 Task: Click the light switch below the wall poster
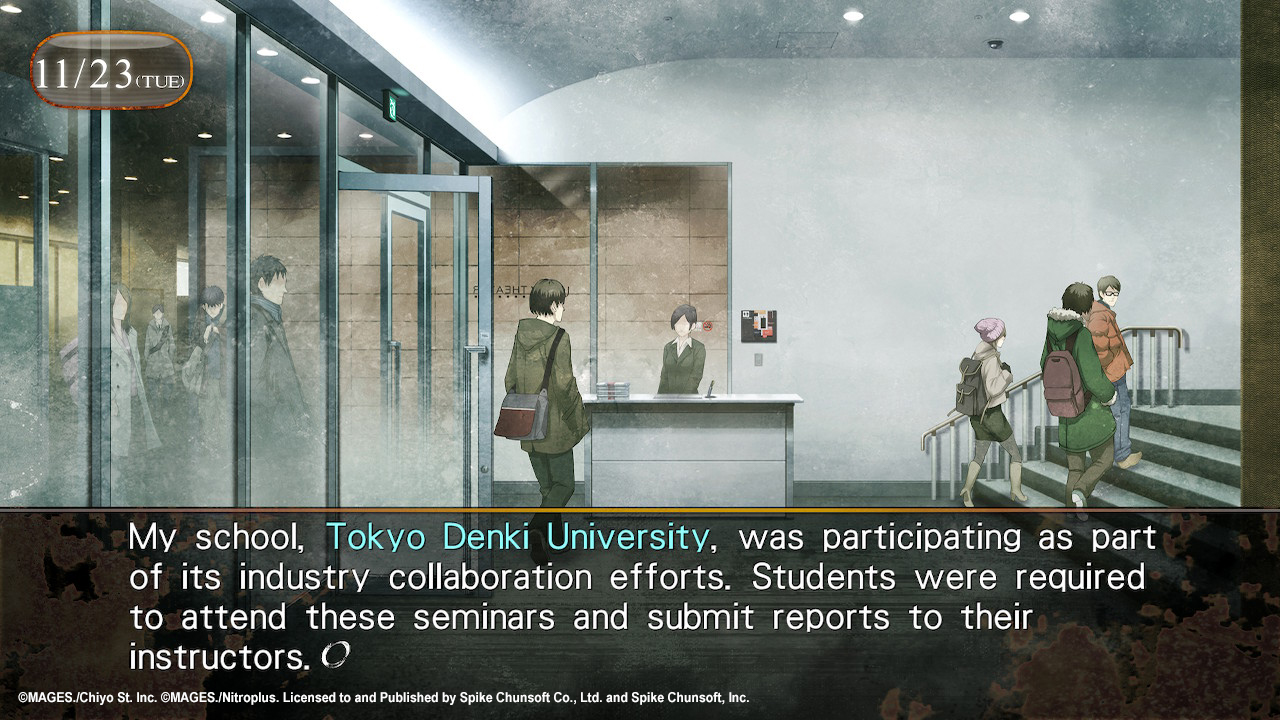[759, 358]
